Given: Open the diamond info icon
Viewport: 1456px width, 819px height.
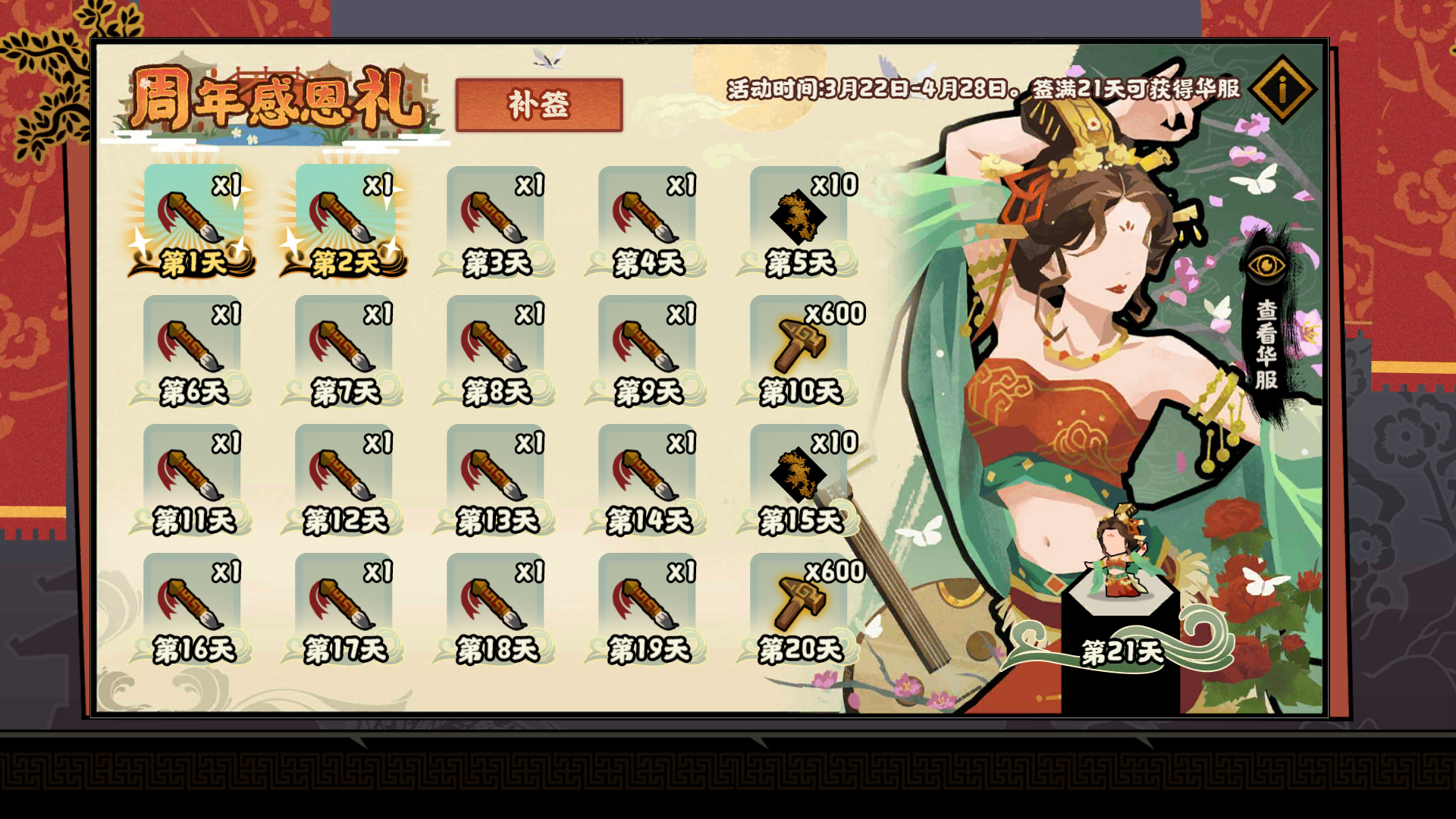Looking at the screenshot, I should point(1283,89).
